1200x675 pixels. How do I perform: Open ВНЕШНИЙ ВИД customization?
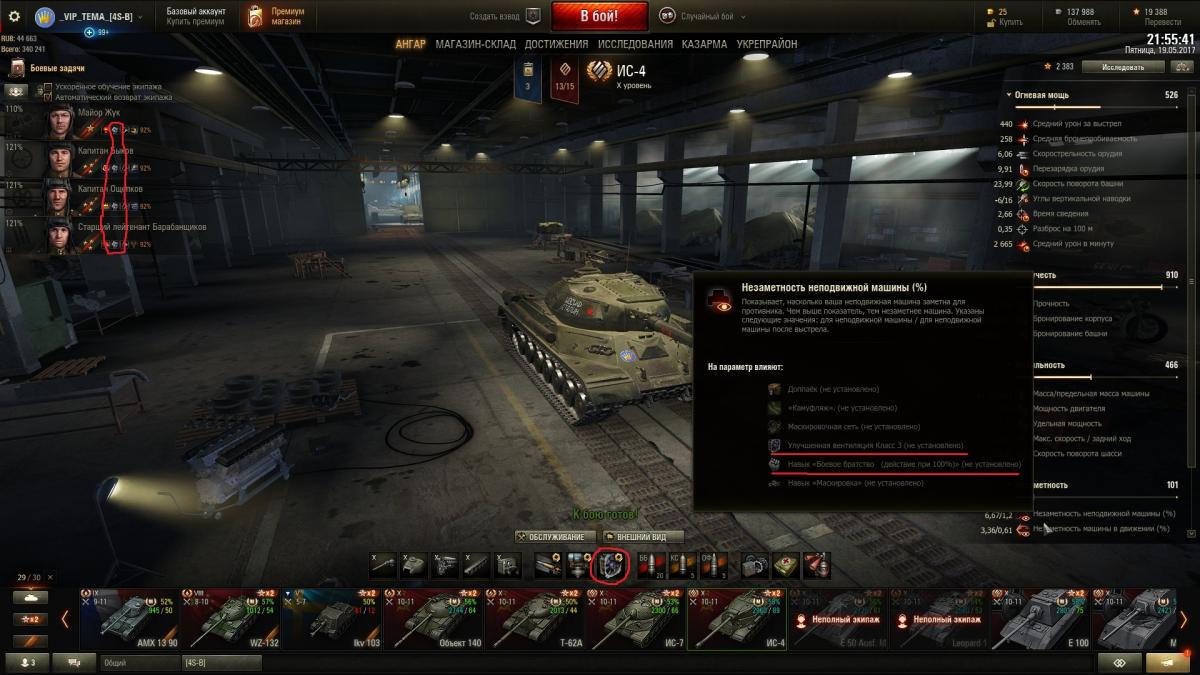pos(643,537)
